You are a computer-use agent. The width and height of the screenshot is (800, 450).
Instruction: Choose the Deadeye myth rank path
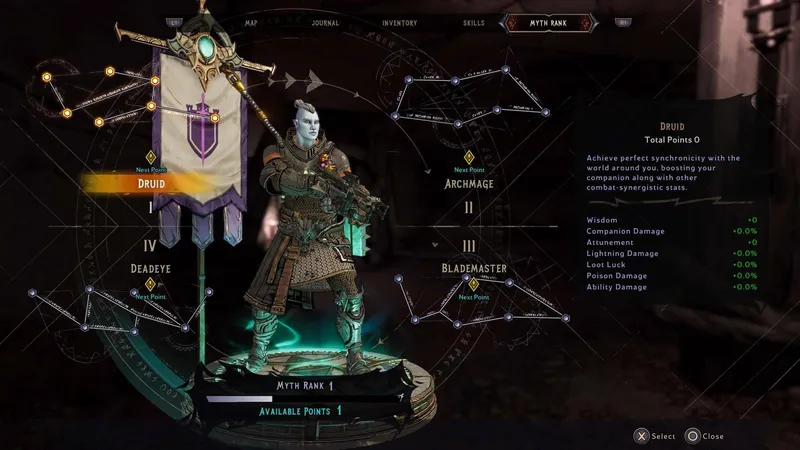click(152, 268)
